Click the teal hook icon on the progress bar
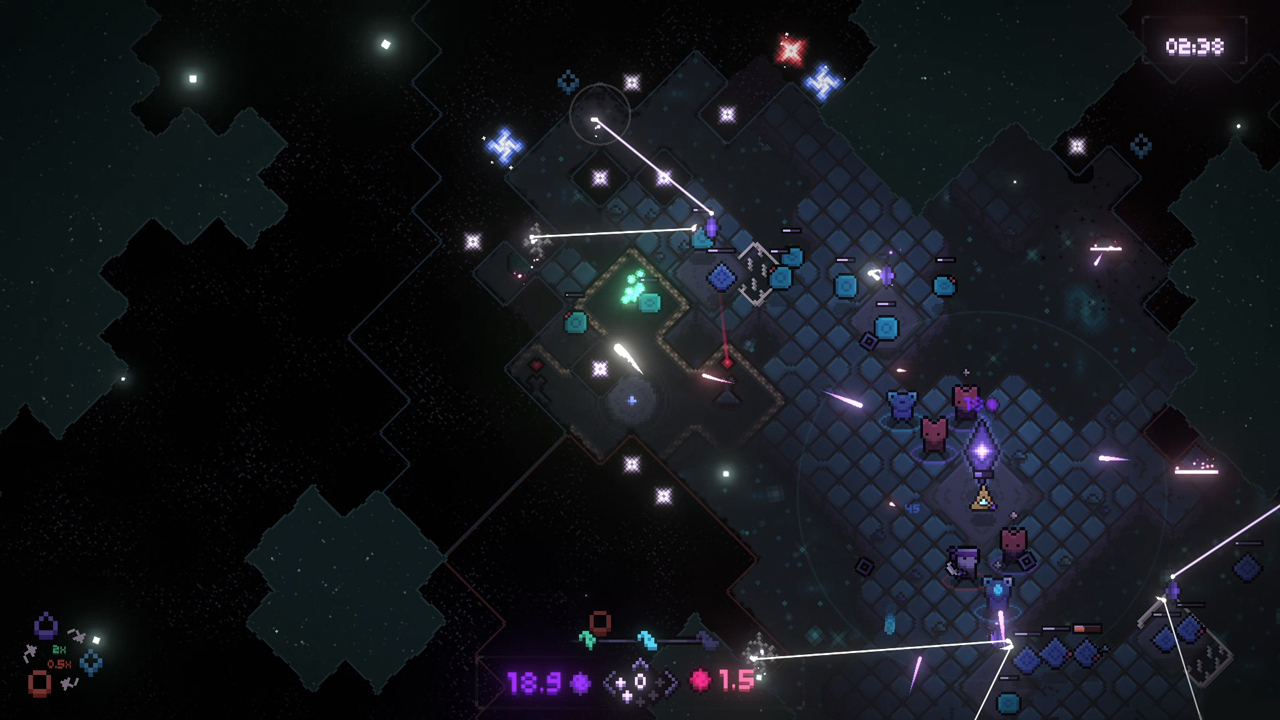This screenshot has height=720, width=1280. tap(586, 640)
